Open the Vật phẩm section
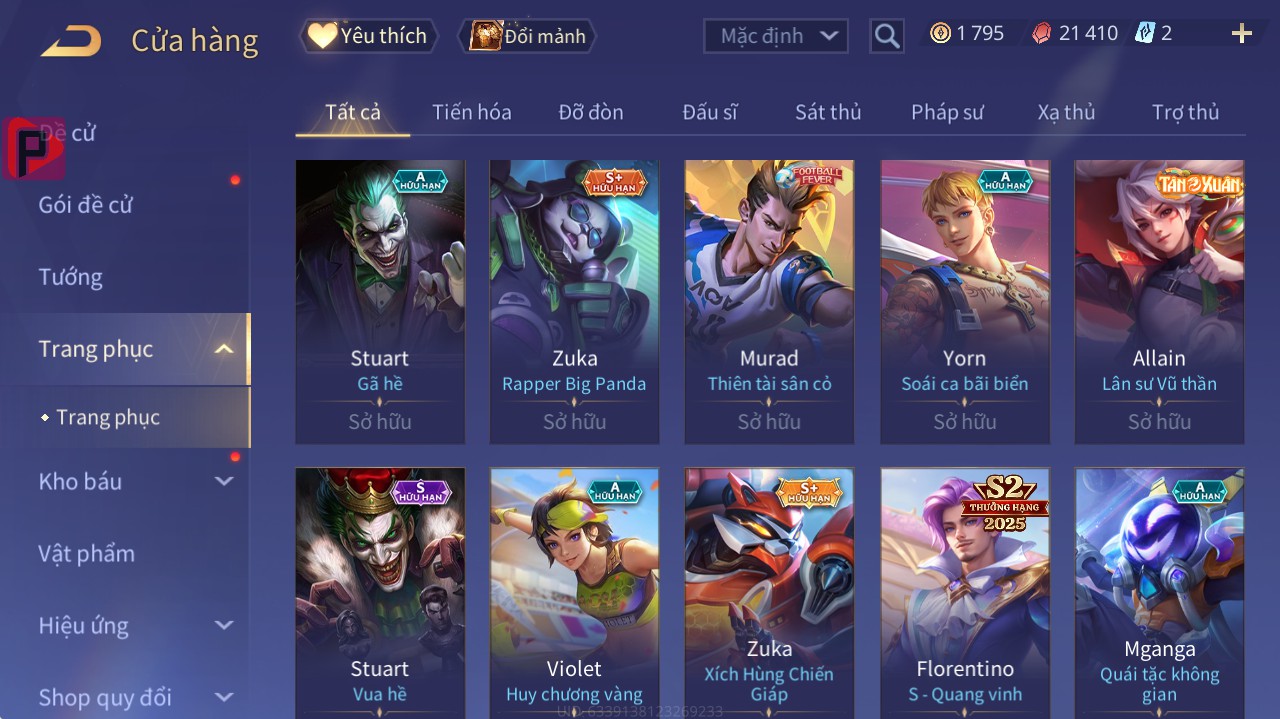This screenshot has width=1280, height=719. pos(86,553)
